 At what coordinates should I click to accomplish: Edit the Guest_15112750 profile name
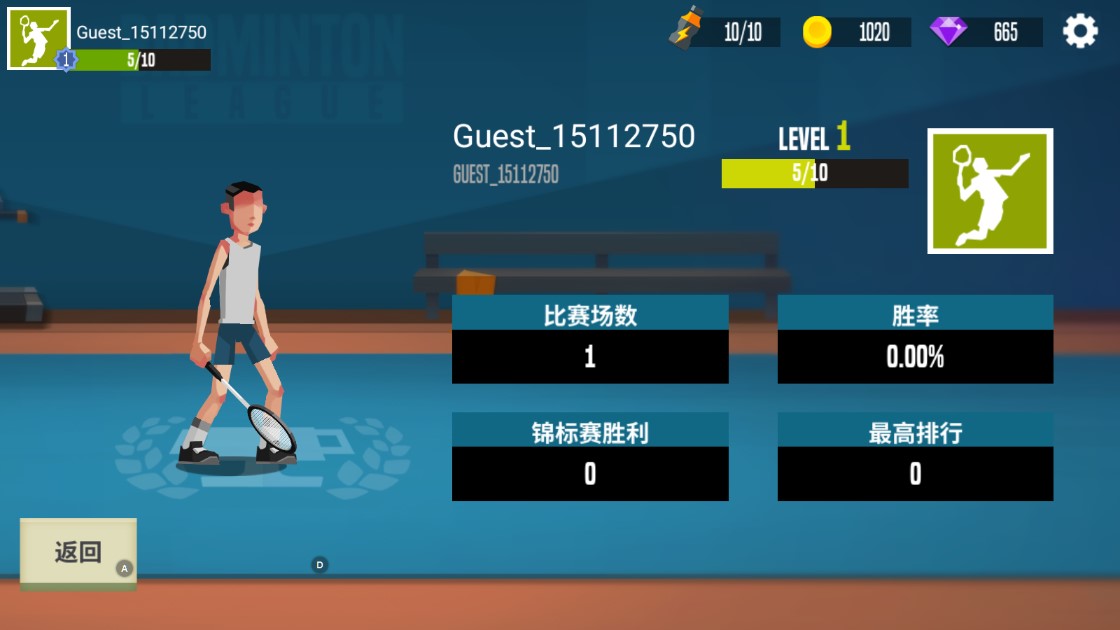573,136
